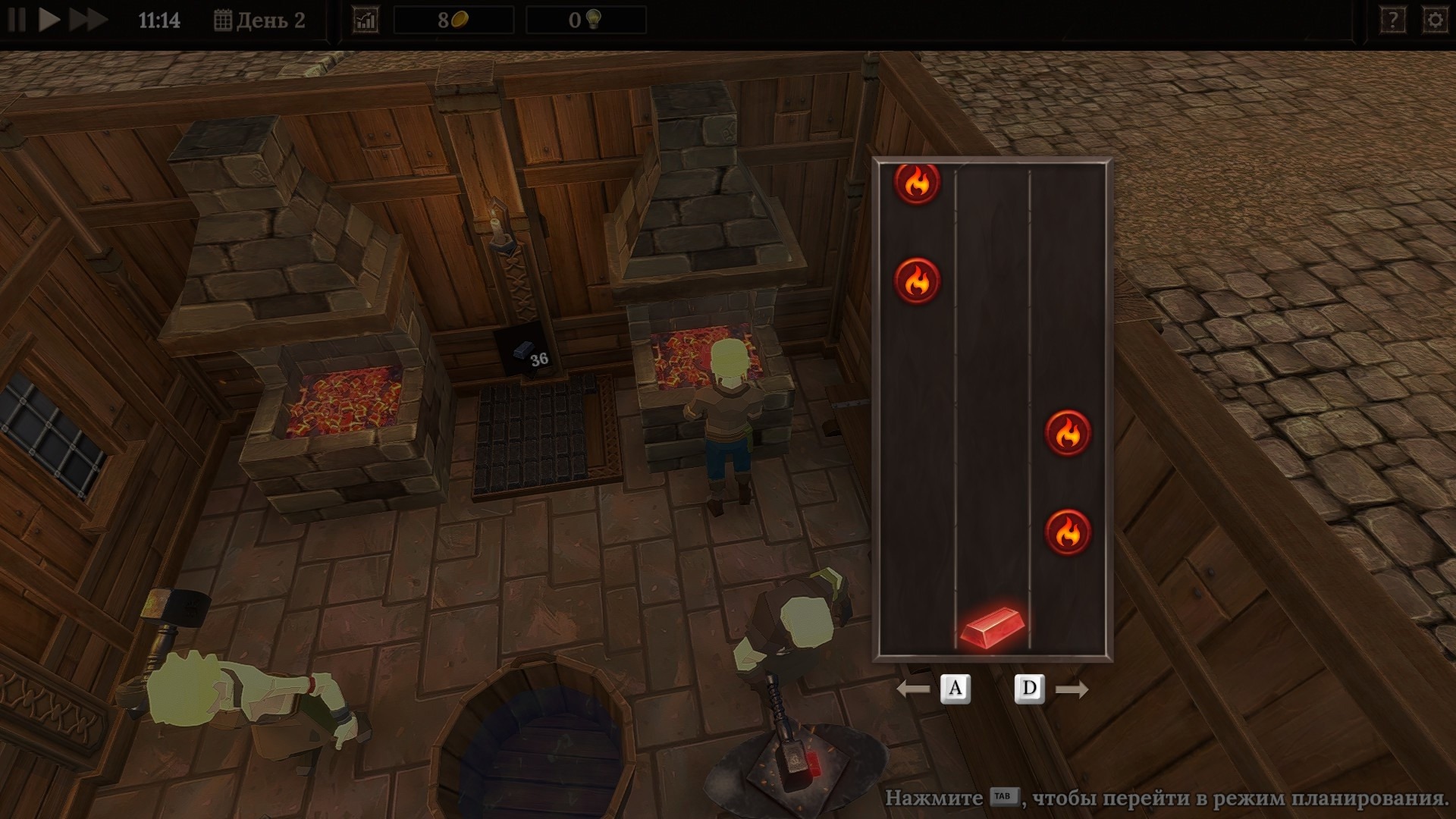The image size is (1456, 819).
Task: Open the gear settings menu
Action: pyautogui.click(x=1435, y=20)
